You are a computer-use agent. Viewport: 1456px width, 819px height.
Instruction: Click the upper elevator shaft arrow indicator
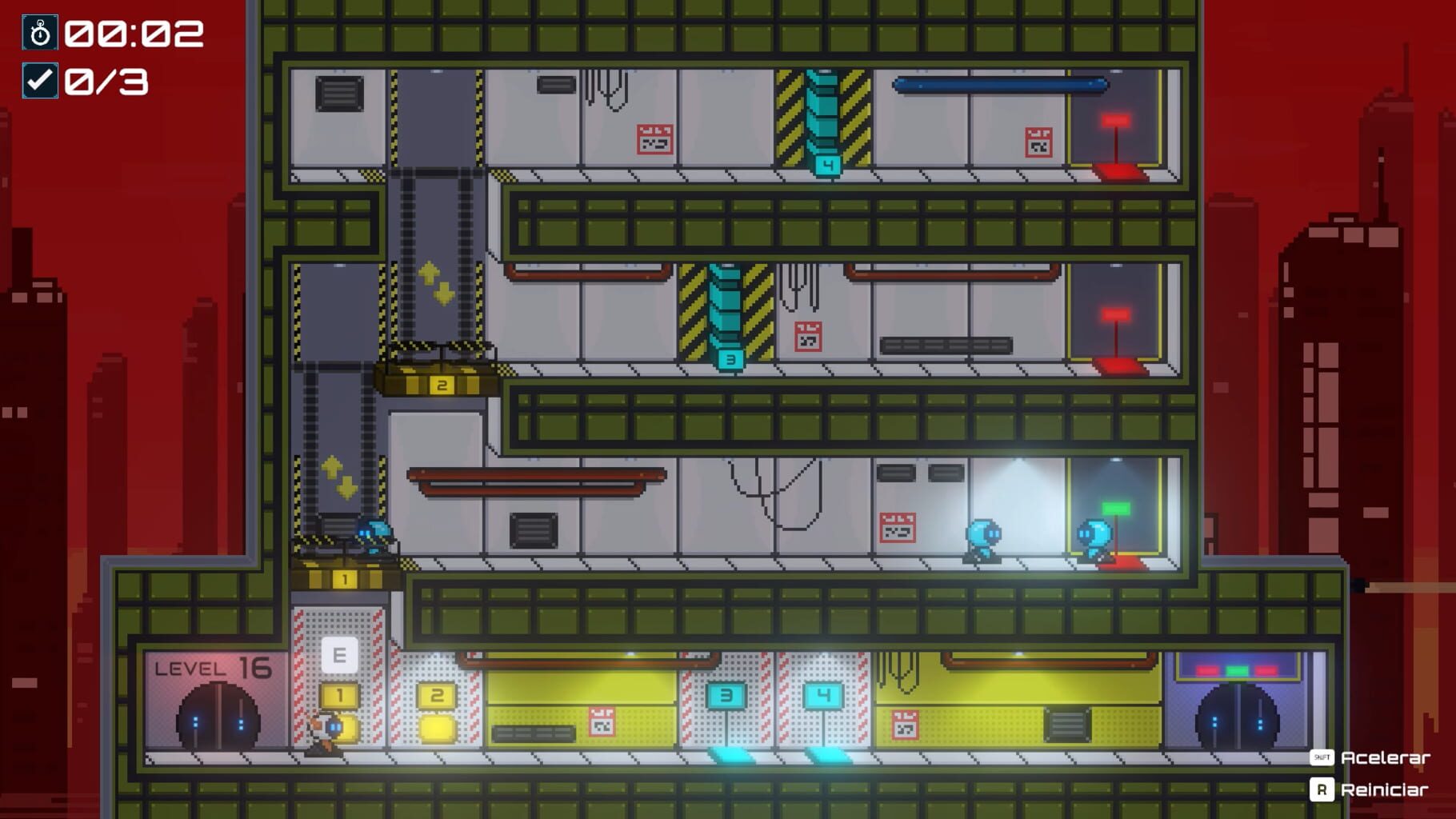click(x=437, y=280)
